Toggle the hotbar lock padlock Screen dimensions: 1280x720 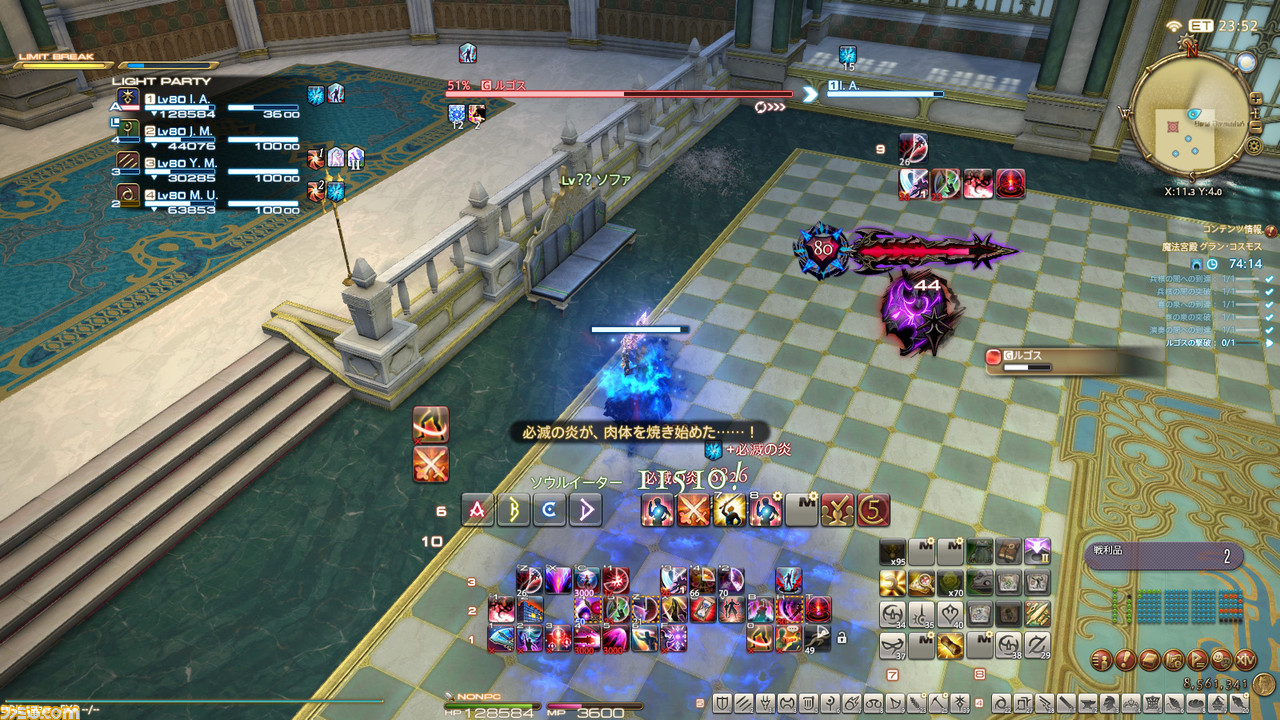[842, 639]
